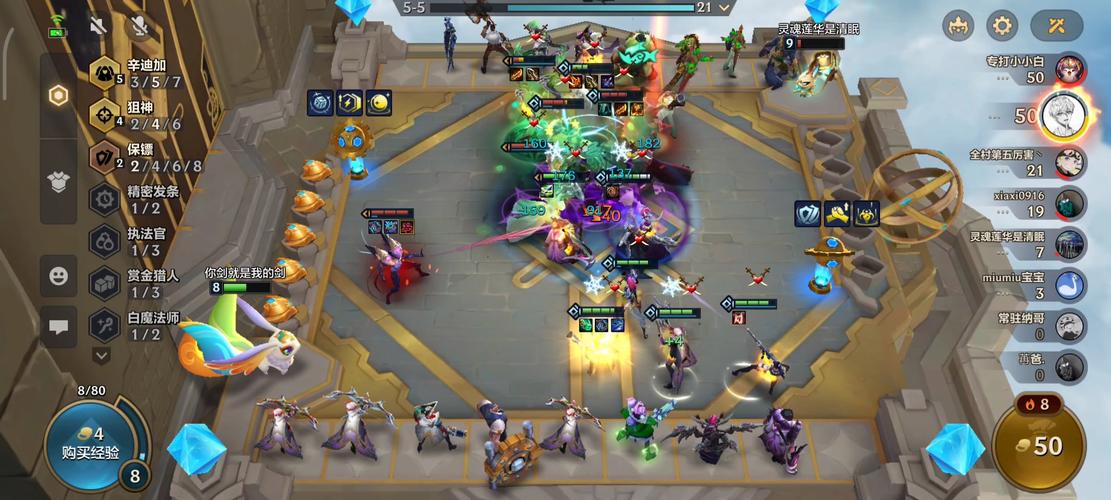Select the 狙神 trait entry
The width and height of the screenshot is (1111, 500).
click(140, 115)
